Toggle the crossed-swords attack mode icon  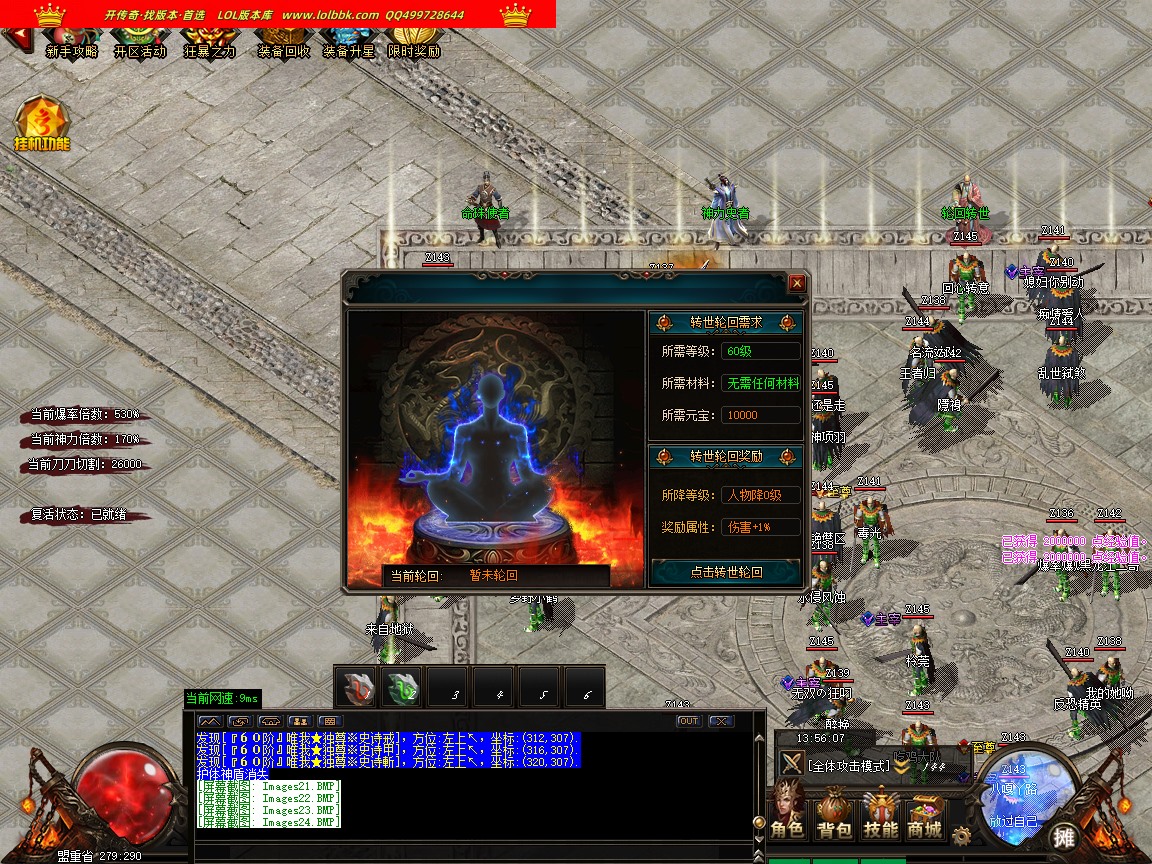[792, 764]
